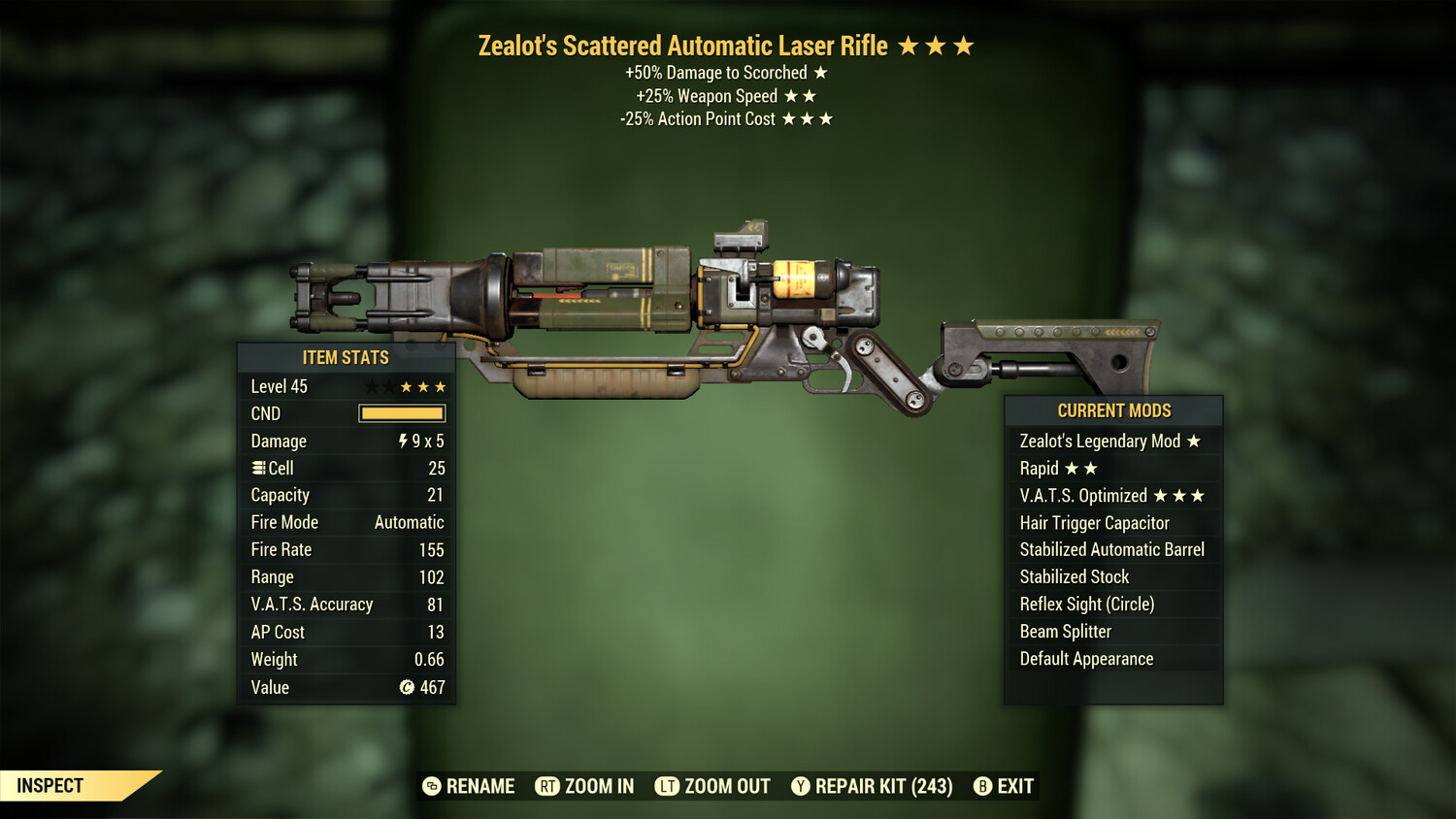The width and height of the screenshot is (1456, 819).
Task: Select the third star in the weapon title
Action: click(x=963, y=44)
